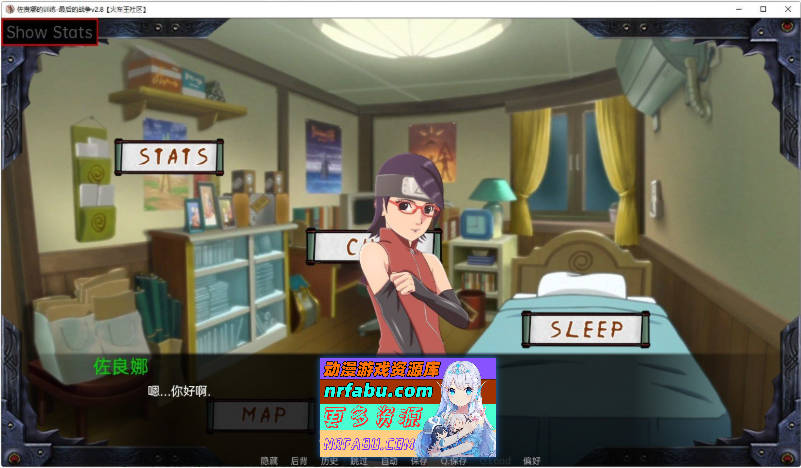801x468 pixels.
Task: Select the partially hidden scroll behind the character
Action: pos(340,245)
